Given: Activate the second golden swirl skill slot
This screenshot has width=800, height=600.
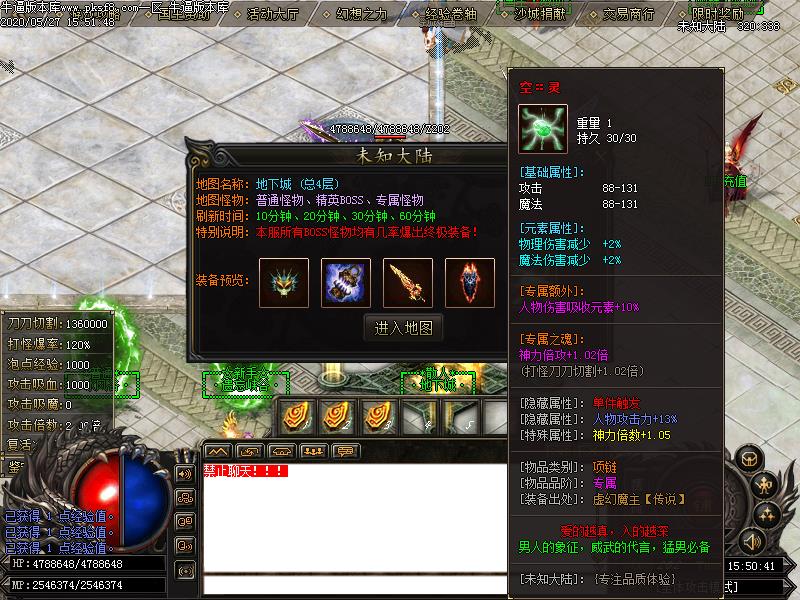Looking at the screenshot, I should (x=337, y=416).
